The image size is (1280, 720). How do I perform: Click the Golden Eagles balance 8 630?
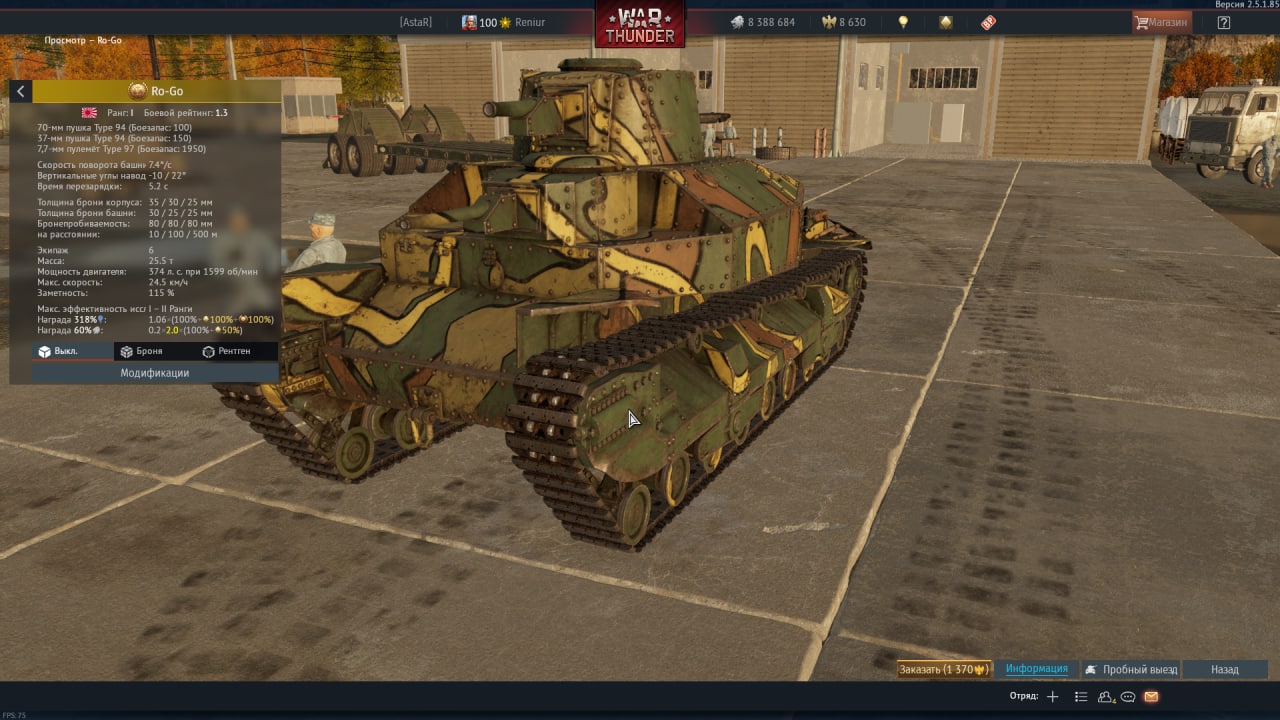pos(843,22)
